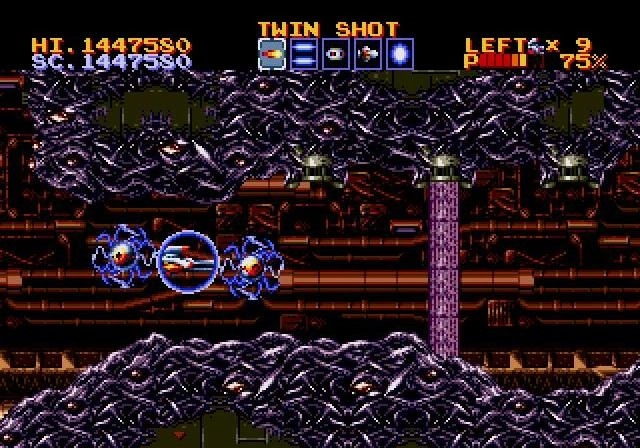
Task: Activate the glowing blue orb weapon
Action: [x=400, y=54]
